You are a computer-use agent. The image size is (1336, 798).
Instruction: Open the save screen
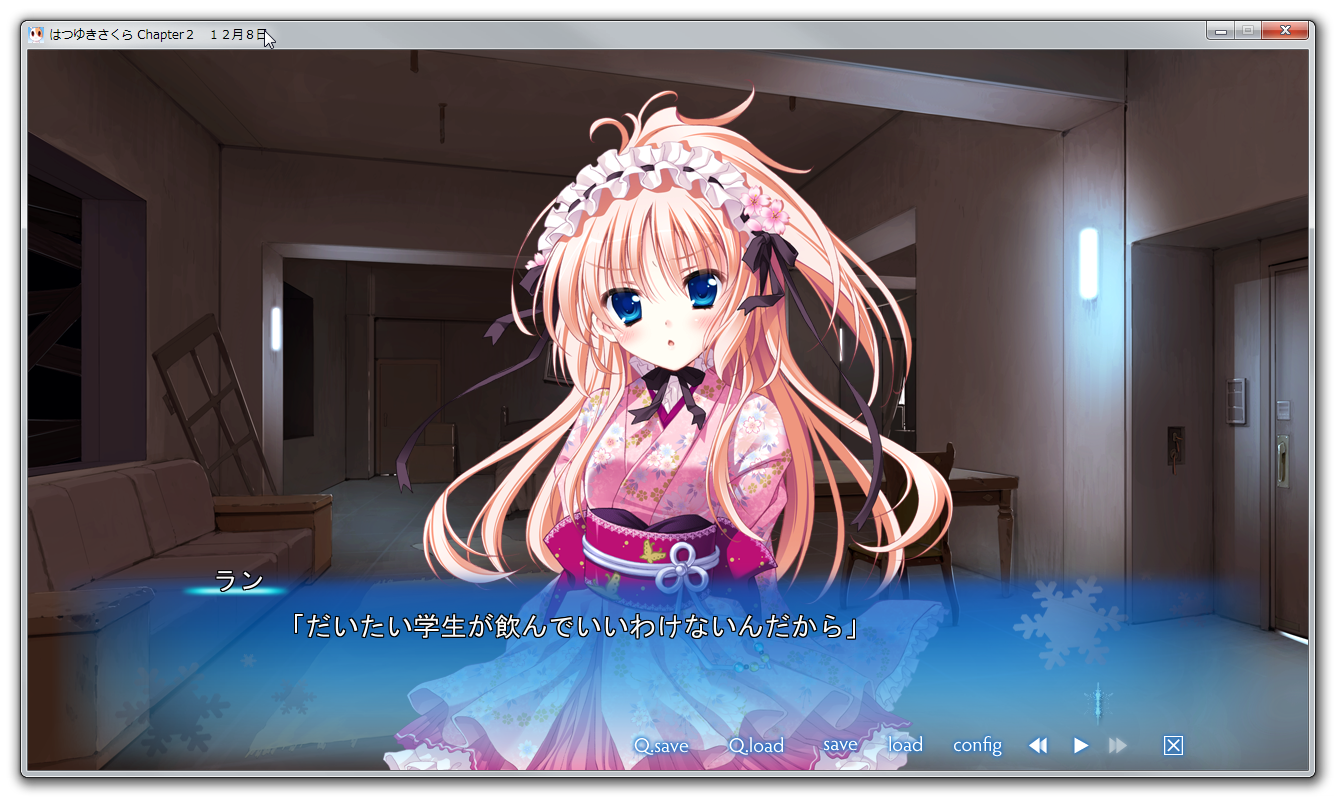pyautogui.click(x=839, y=745)
